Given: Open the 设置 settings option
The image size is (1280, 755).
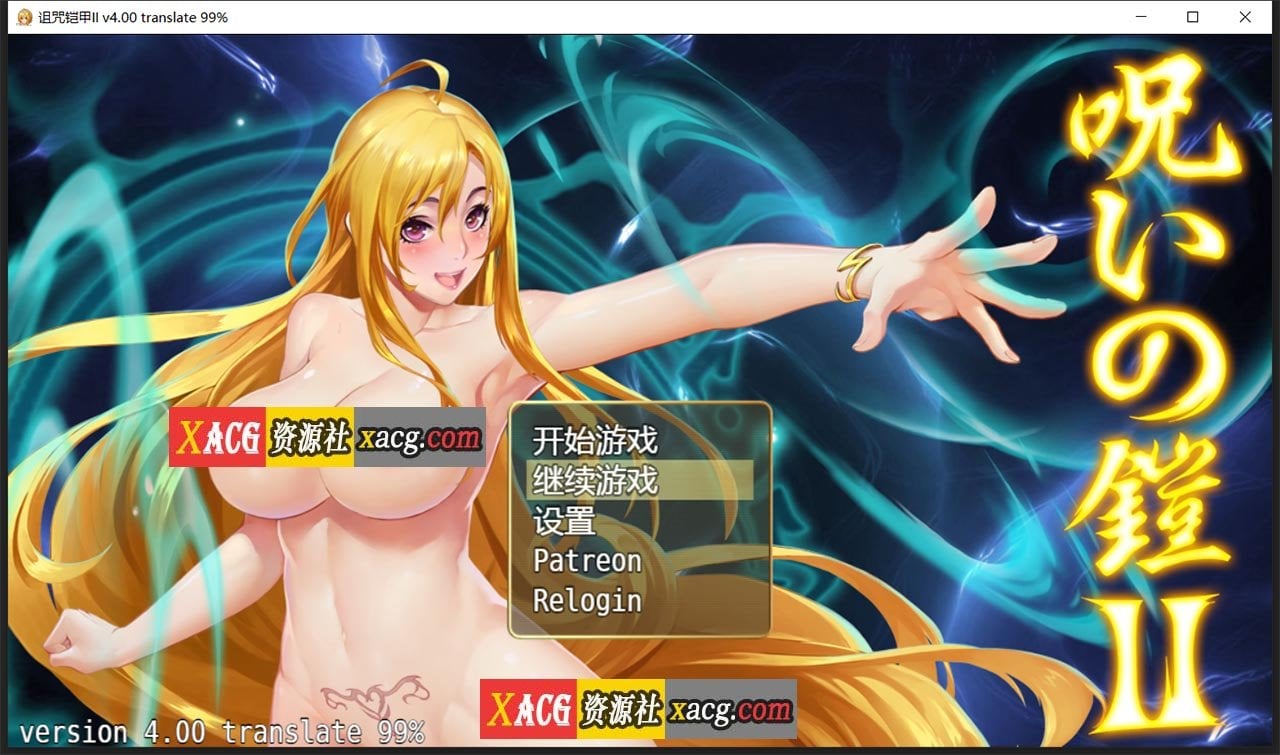Looking at the screenshot, I should (564, 520).
